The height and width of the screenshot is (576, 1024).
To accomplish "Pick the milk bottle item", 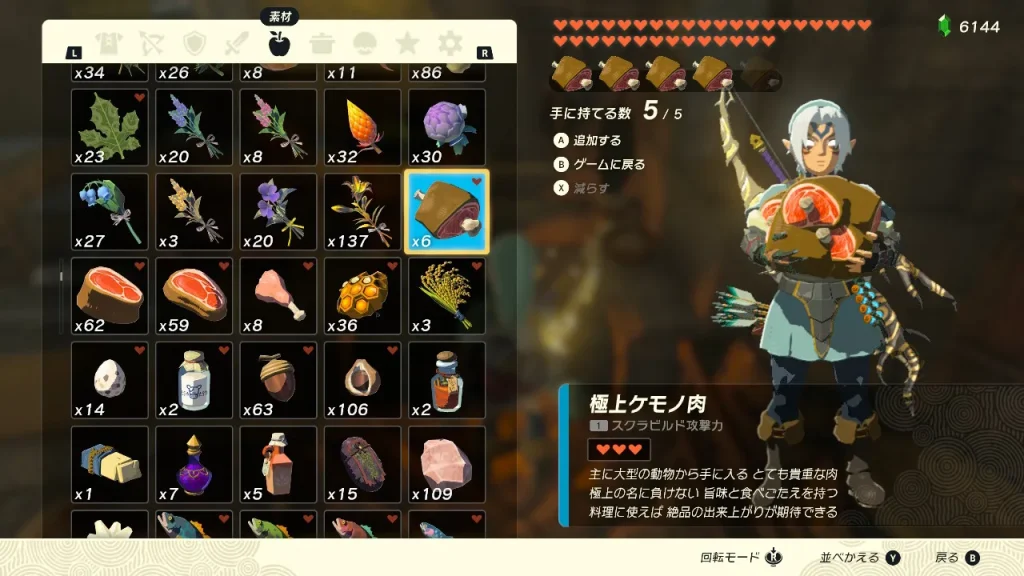I will (x=194, y=379).
